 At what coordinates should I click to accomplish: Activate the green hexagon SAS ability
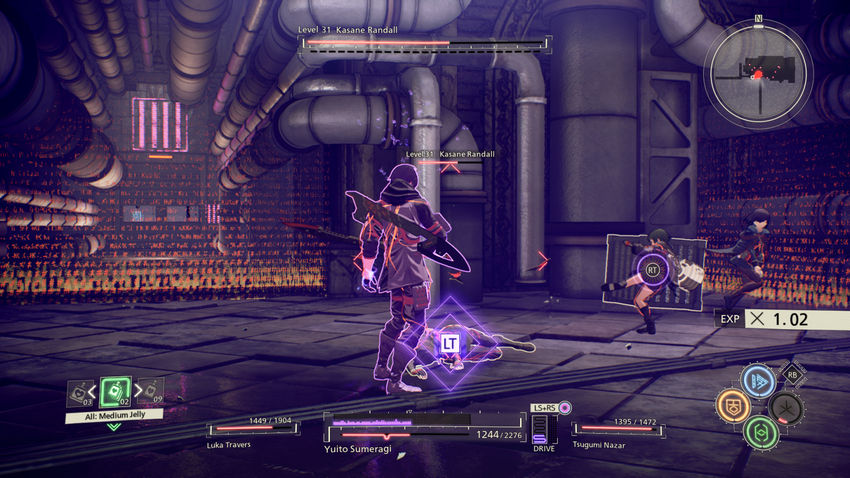pos(760,432)
